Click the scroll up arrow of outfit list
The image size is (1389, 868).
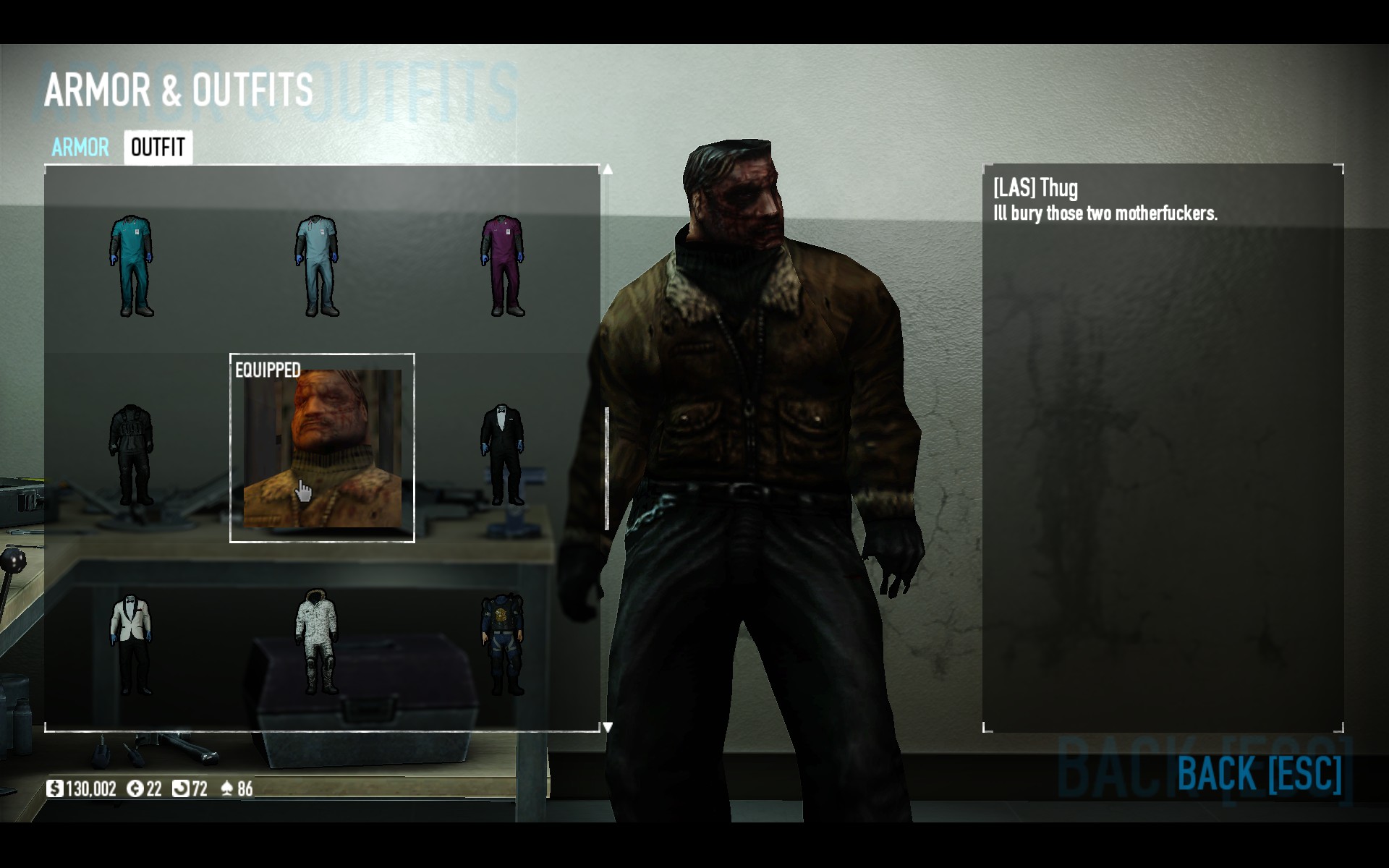point(608,169)
